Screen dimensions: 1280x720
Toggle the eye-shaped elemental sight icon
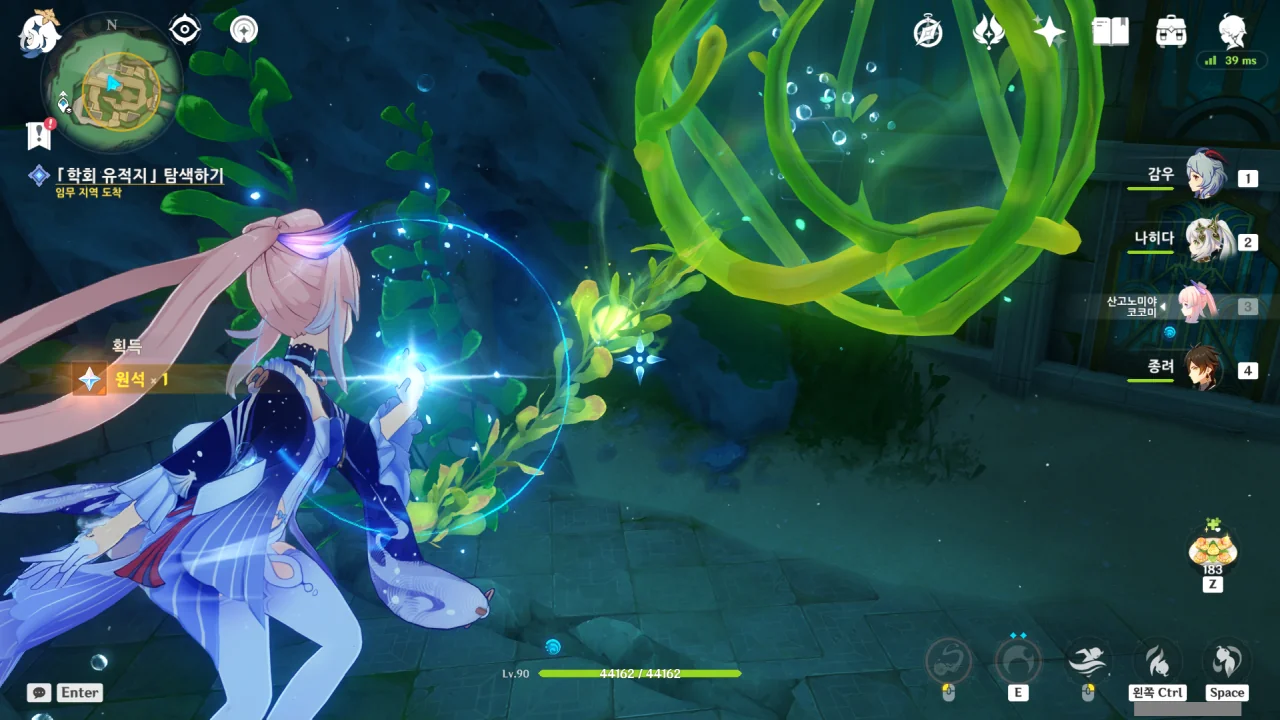(185, 30)
